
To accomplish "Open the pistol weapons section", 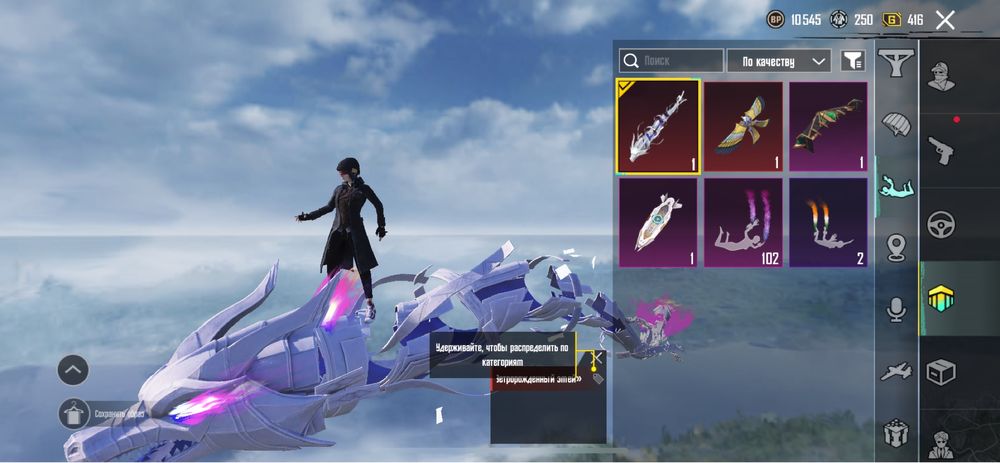I will [941, 150].
